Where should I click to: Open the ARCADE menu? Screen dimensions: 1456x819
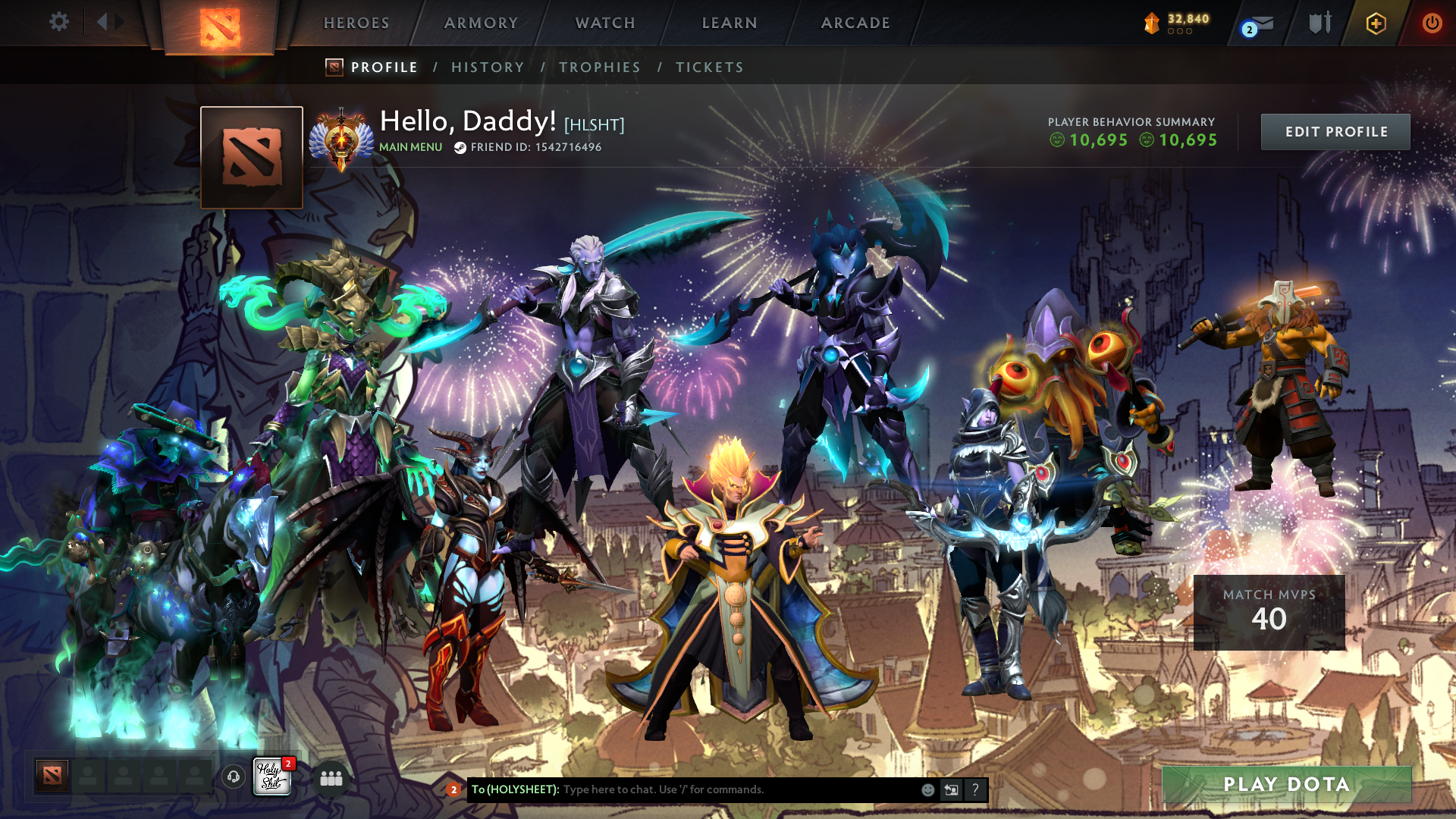click(x=855, y=23)
